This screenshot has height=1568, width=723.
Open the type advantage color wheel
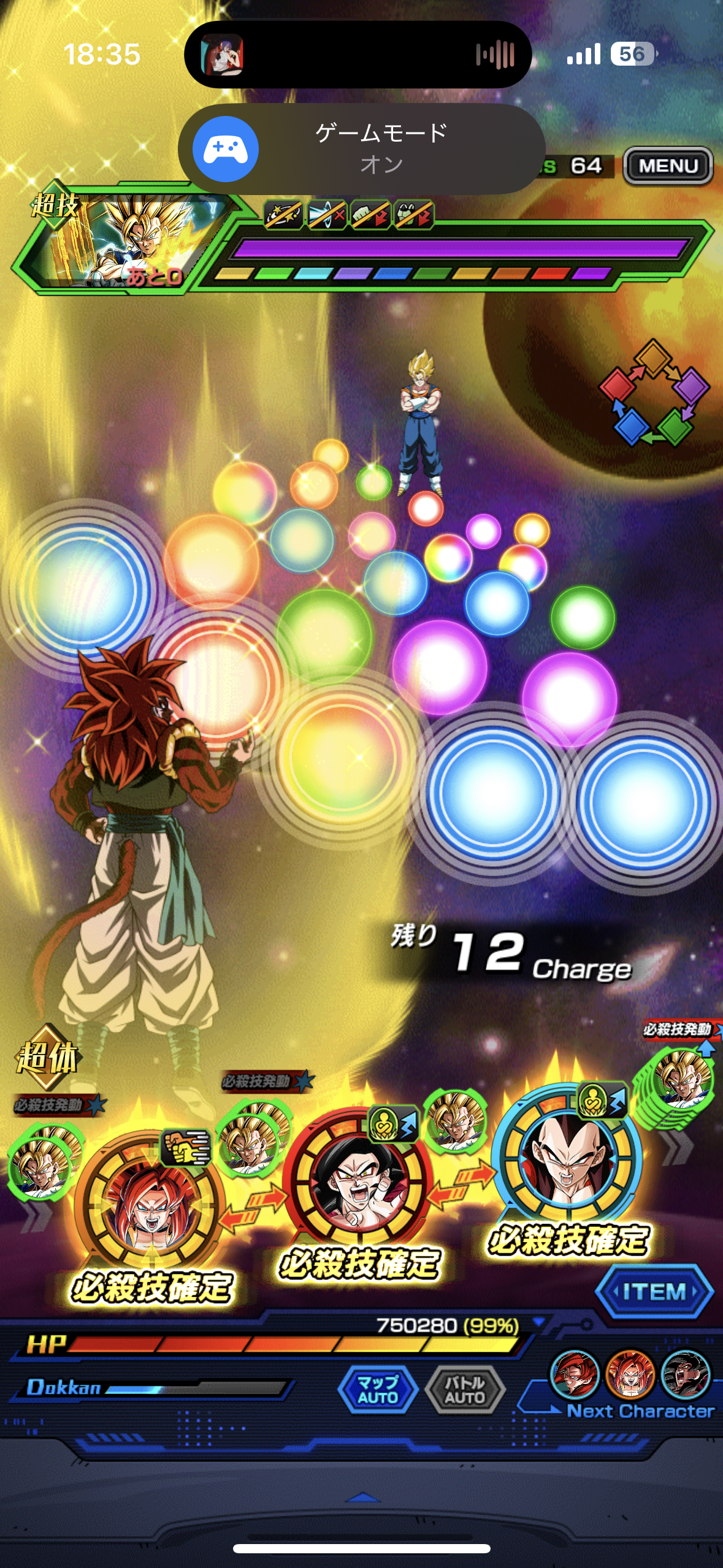click(654, 393)
